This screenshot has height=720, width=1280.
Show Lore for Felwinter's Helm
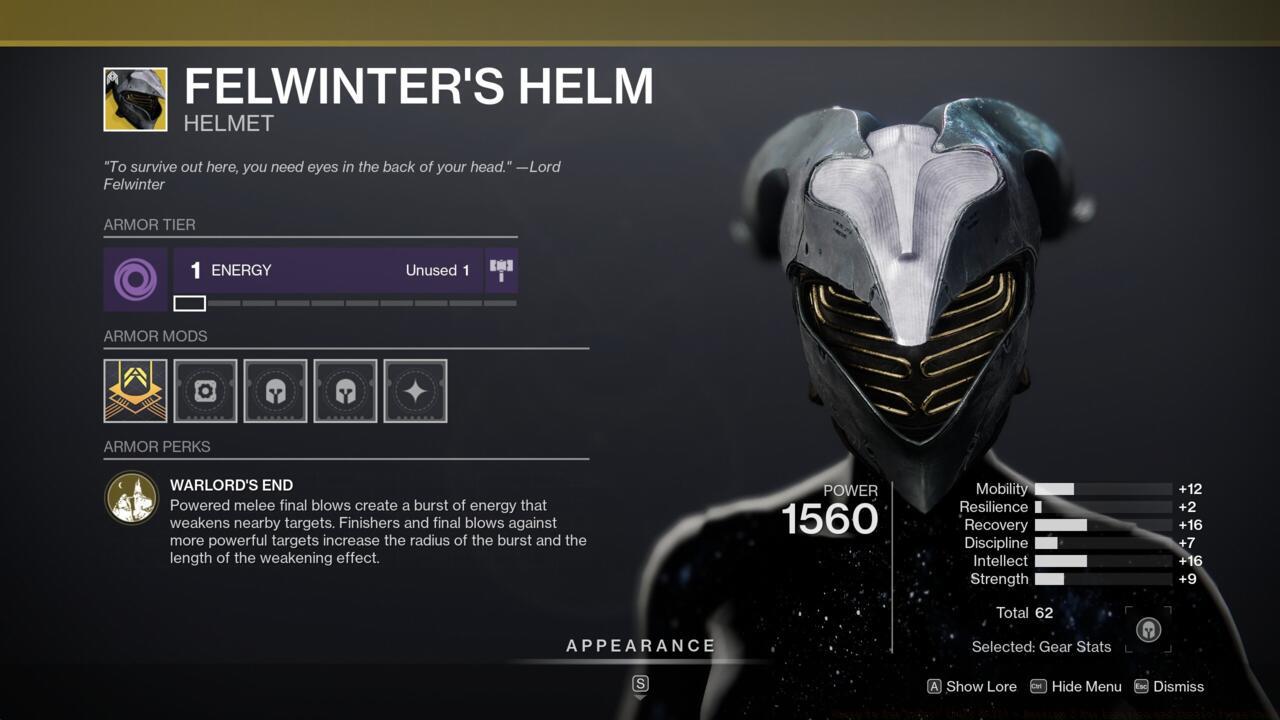coord(972,687)
